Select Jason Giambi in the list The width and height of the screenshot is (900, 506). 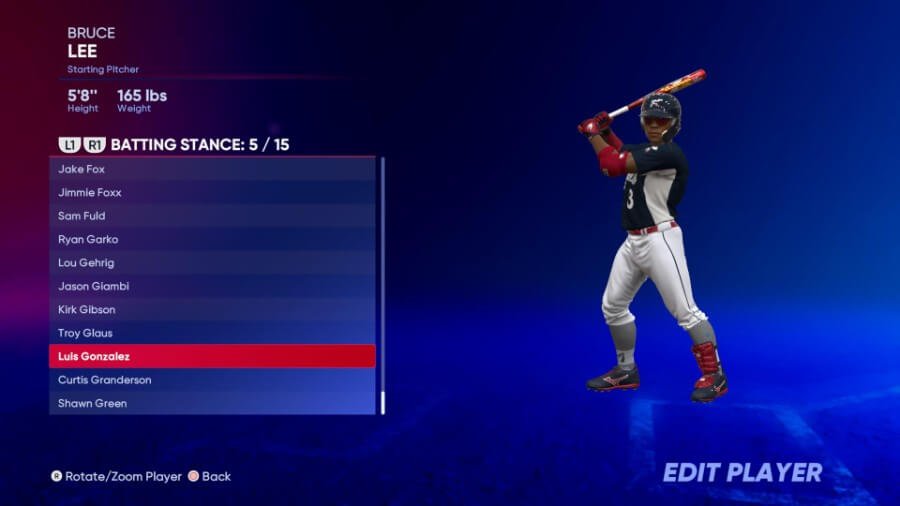tap(212, 286)
